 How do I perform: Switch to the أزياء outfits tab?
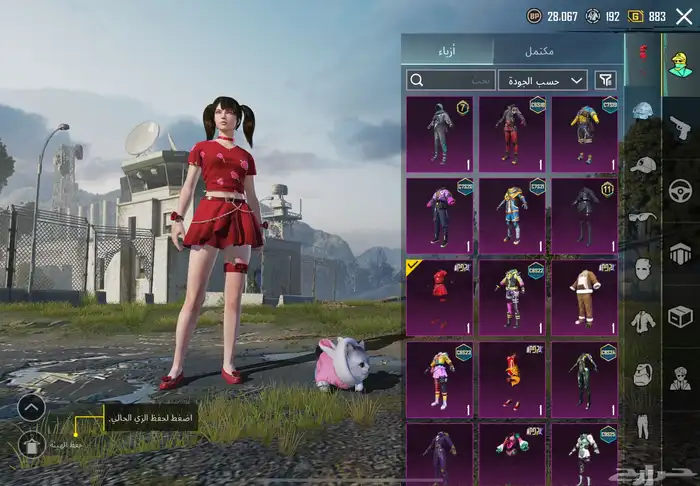[x=448, y=50]
